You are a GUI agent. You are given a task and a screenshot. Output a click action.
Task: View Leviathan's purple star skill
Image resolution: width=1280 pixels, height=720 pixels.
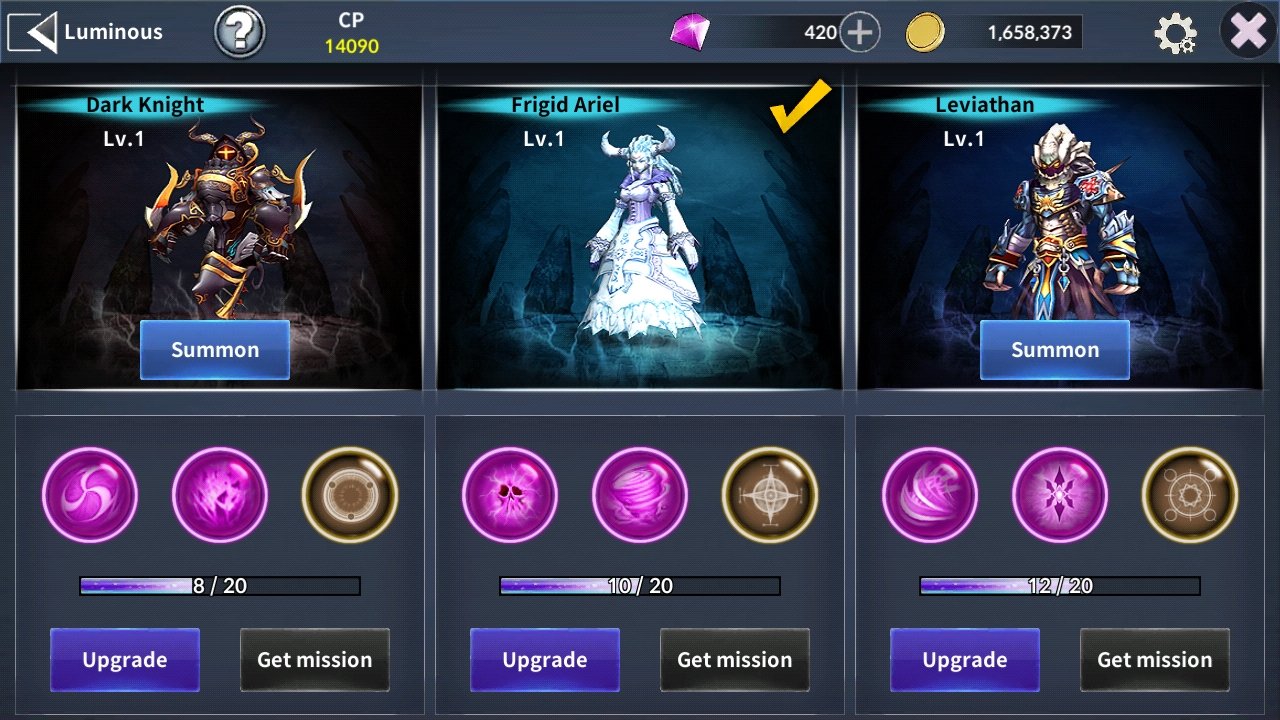(x=1060, y=495)
